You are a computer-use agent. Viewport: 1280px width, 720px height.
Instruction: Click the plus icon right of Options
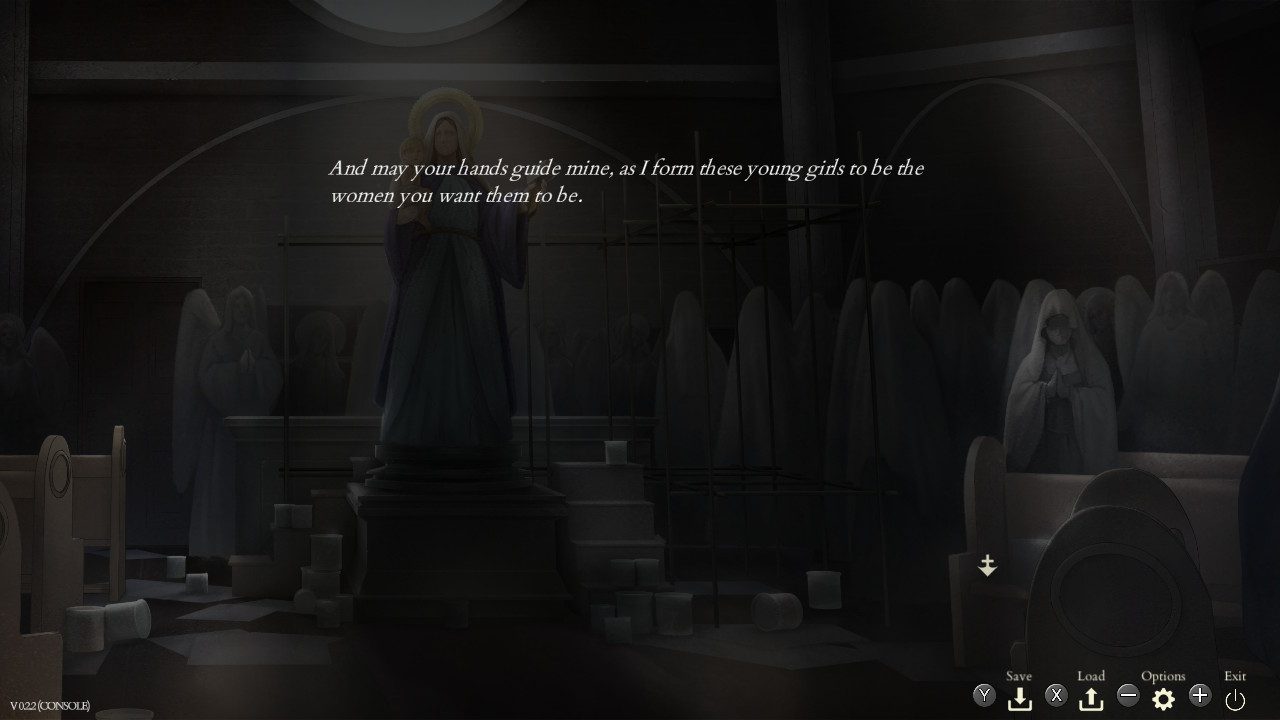tap(1199, 694)
